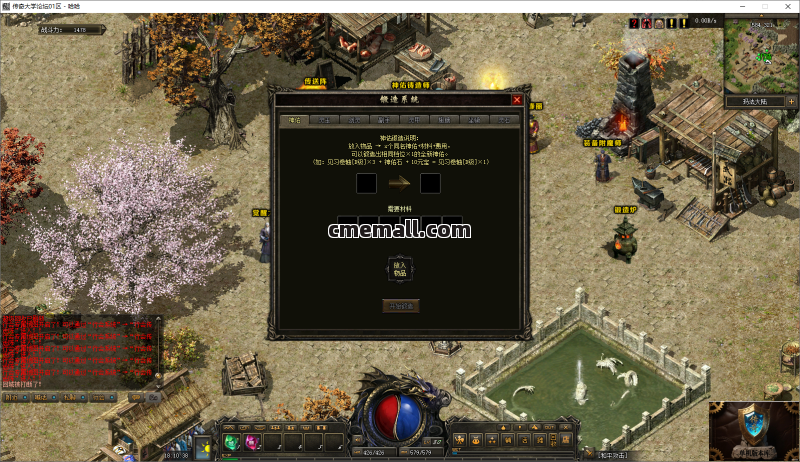Click the forging output result slot
This screenshot has height=462, width=800.
pos(431,183)
